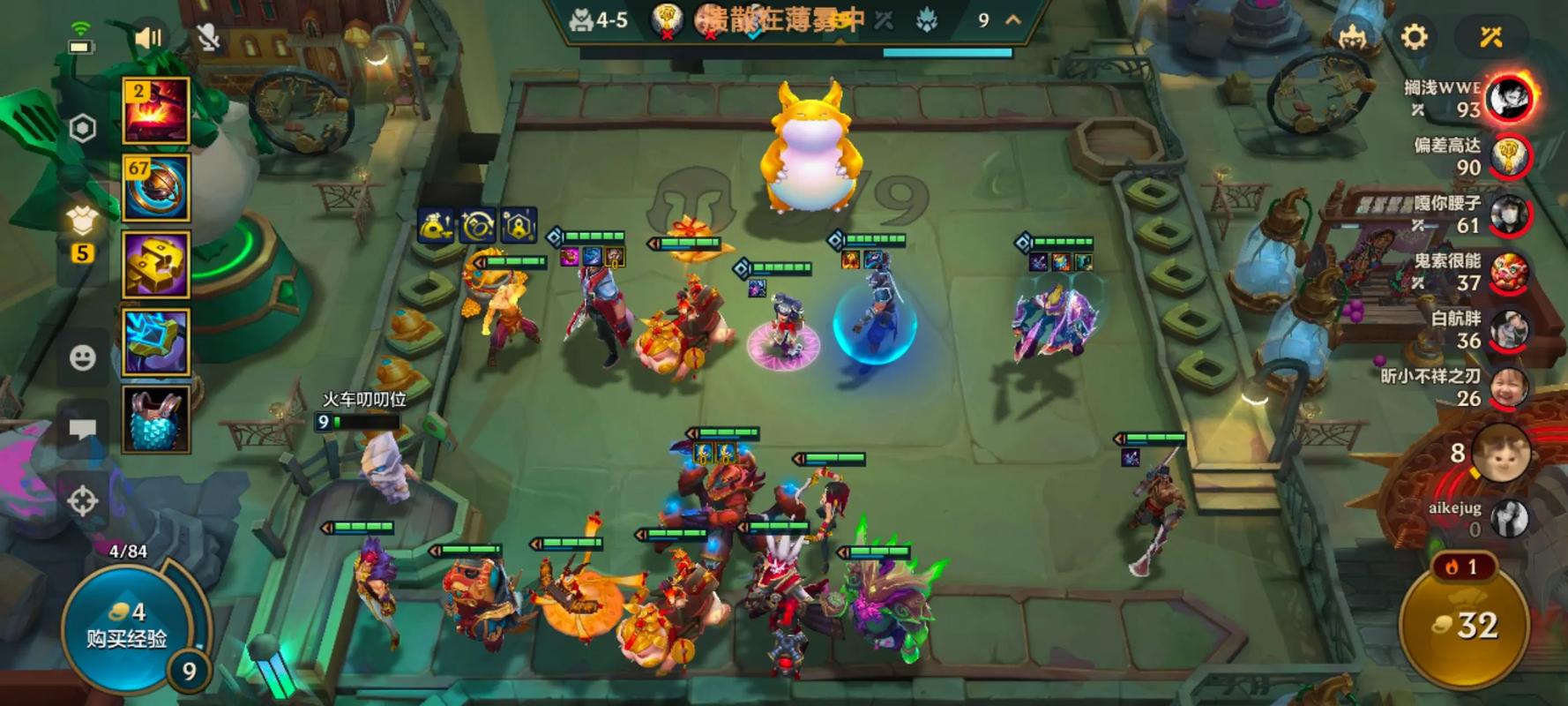The image size is (1568, 706).
Task: View player 搁浅WWE's board
Action: (1510, 98)
